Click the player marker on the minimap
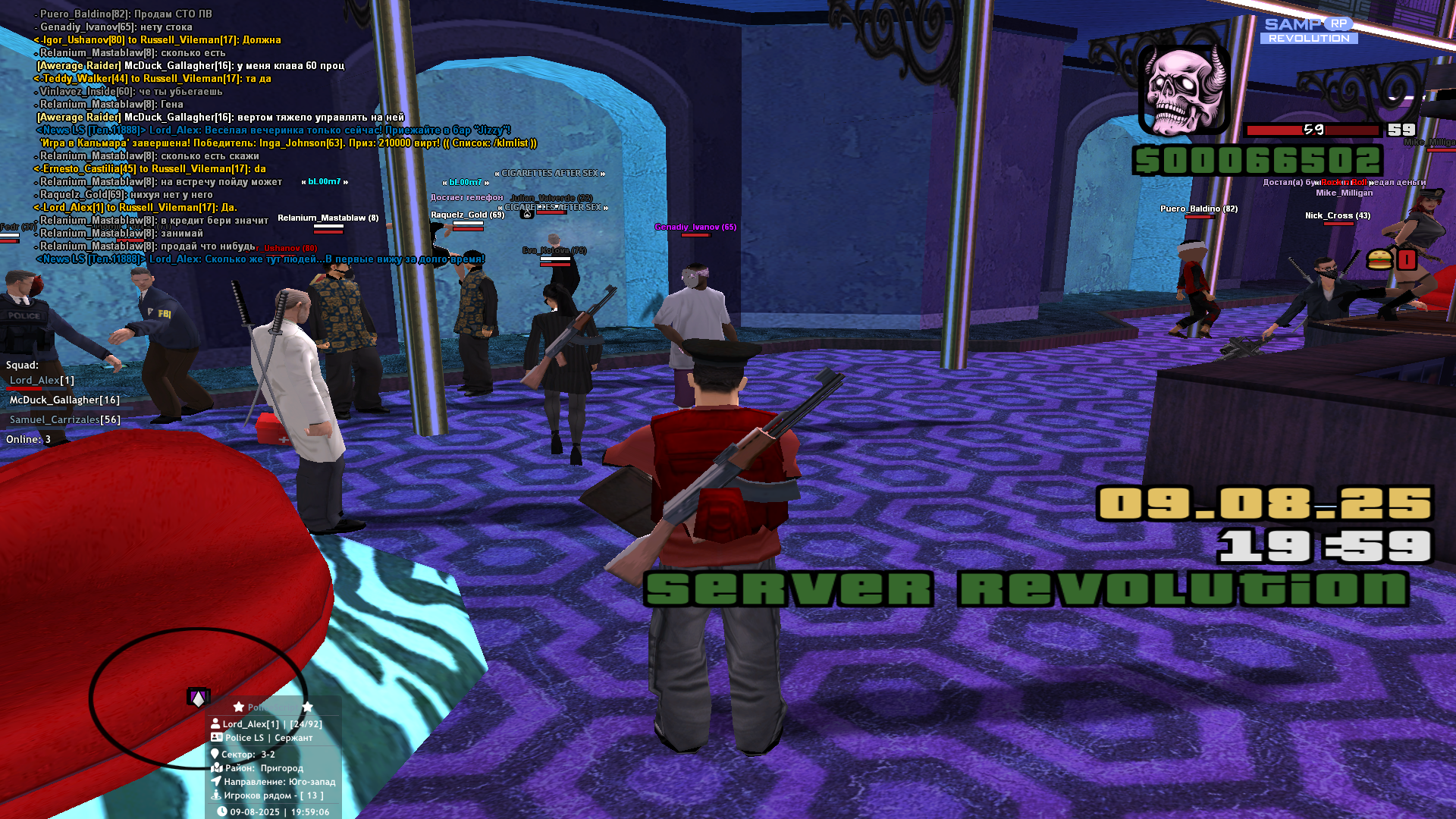 point(198,698)
